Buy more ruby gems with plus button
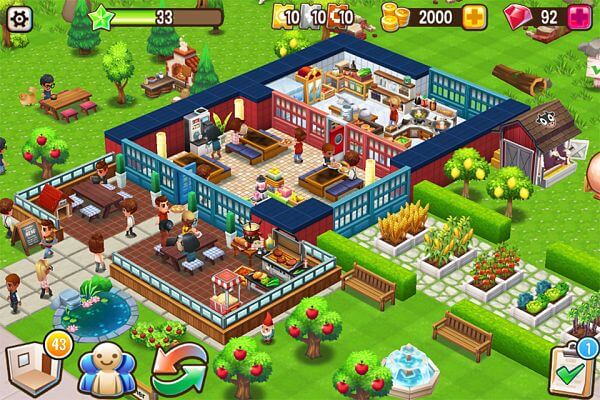This screenshot has width=600, height=400. point(580,17)
